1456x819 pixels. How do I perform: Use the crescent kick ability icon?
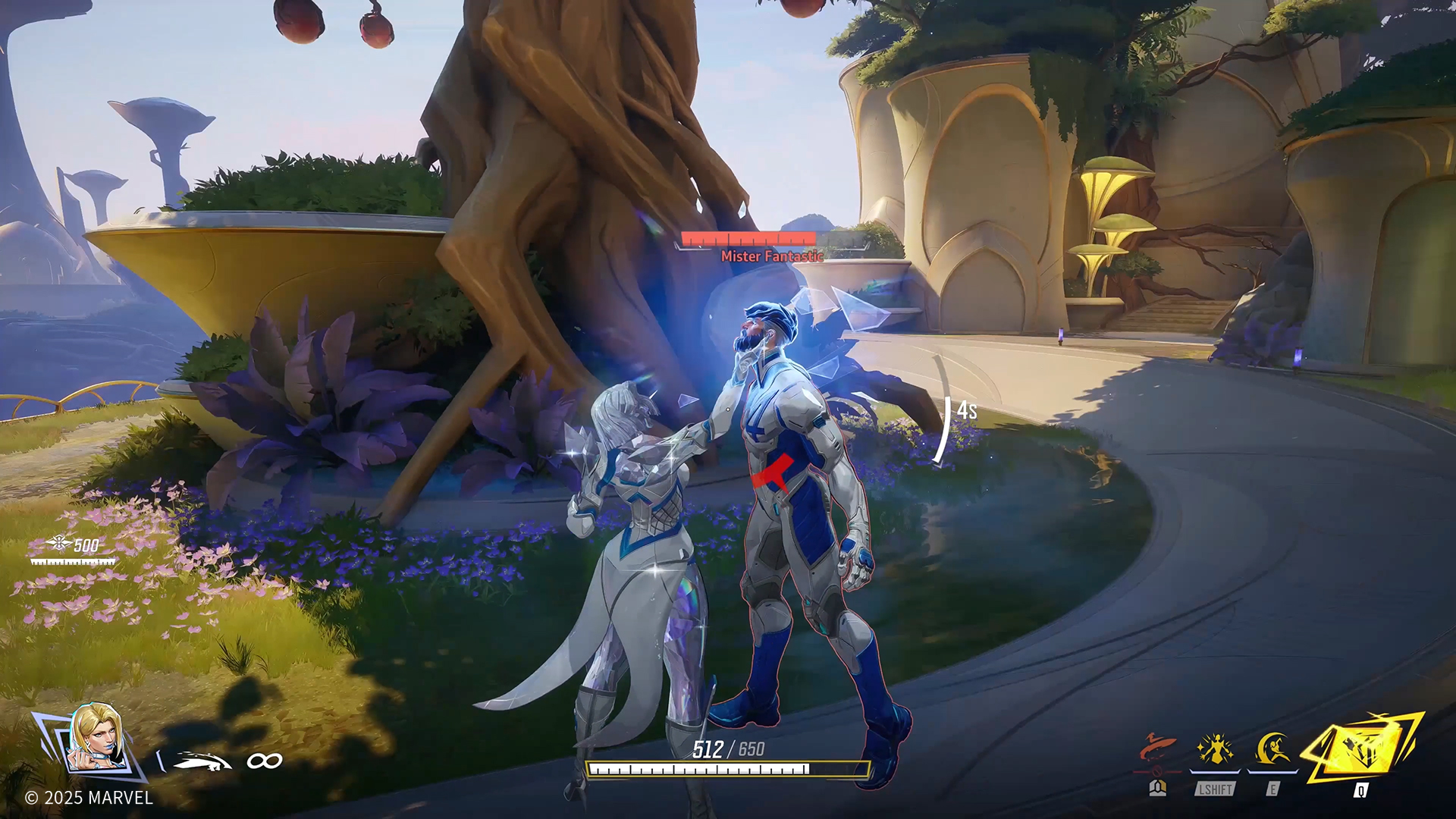point(1273,750)
